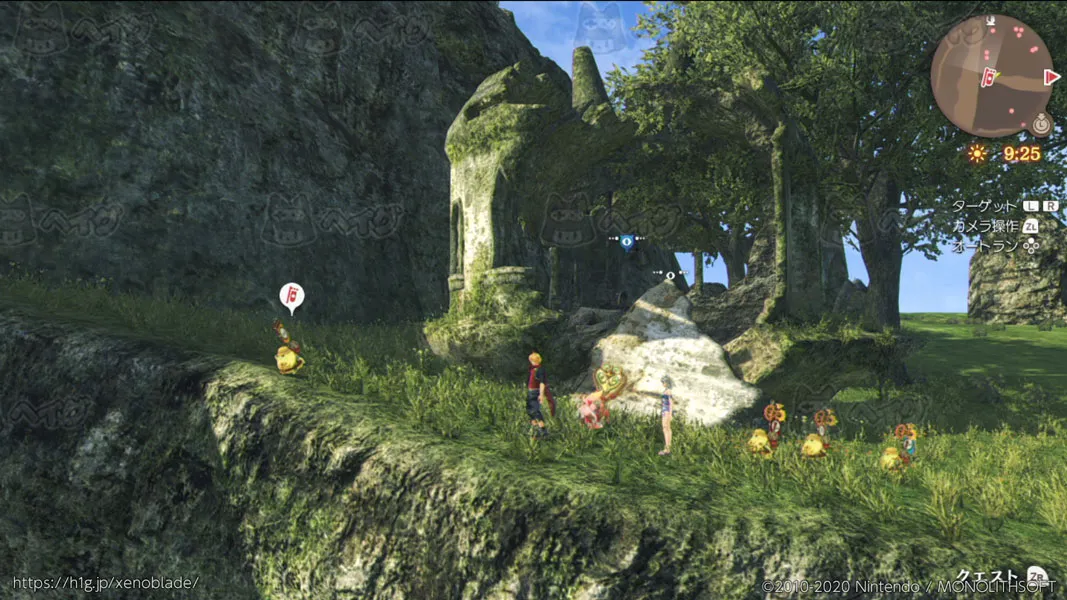Select the red quest flag on the minimap
The height and width of the screenshot is (600, 1067).
(990, 75)
